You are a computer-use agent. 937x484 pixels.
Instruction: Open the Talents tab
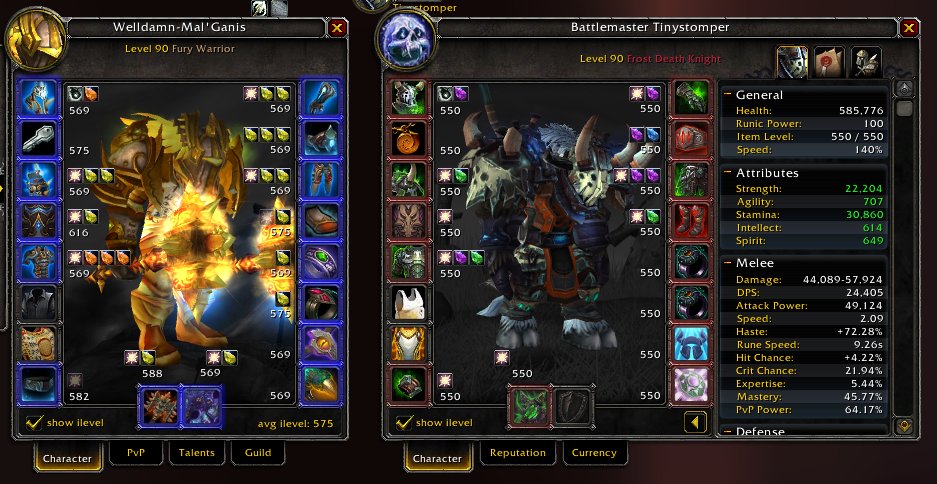point(195,454)
